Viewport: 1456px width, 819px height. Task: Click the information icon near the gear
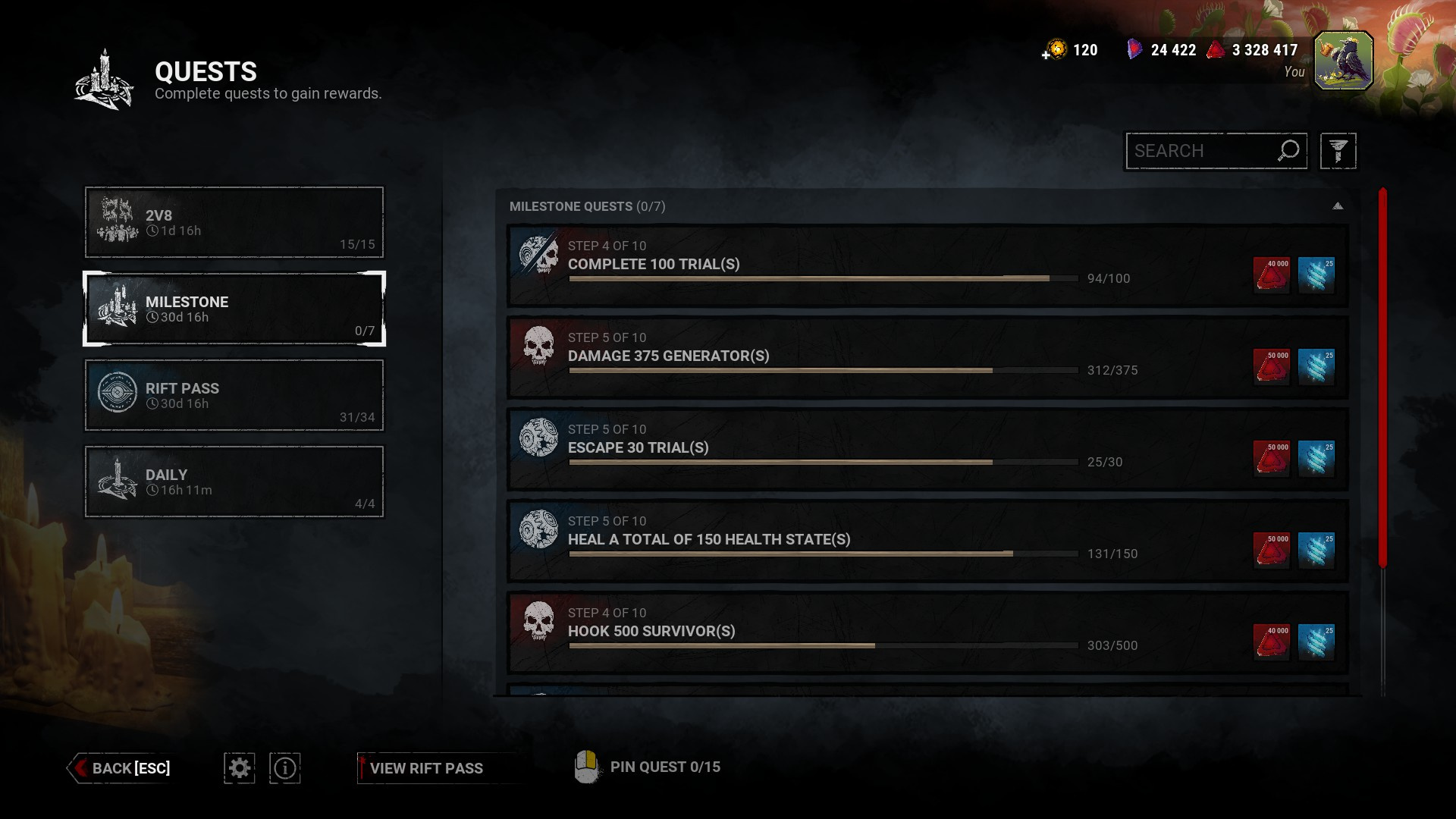tap(284, 767)
